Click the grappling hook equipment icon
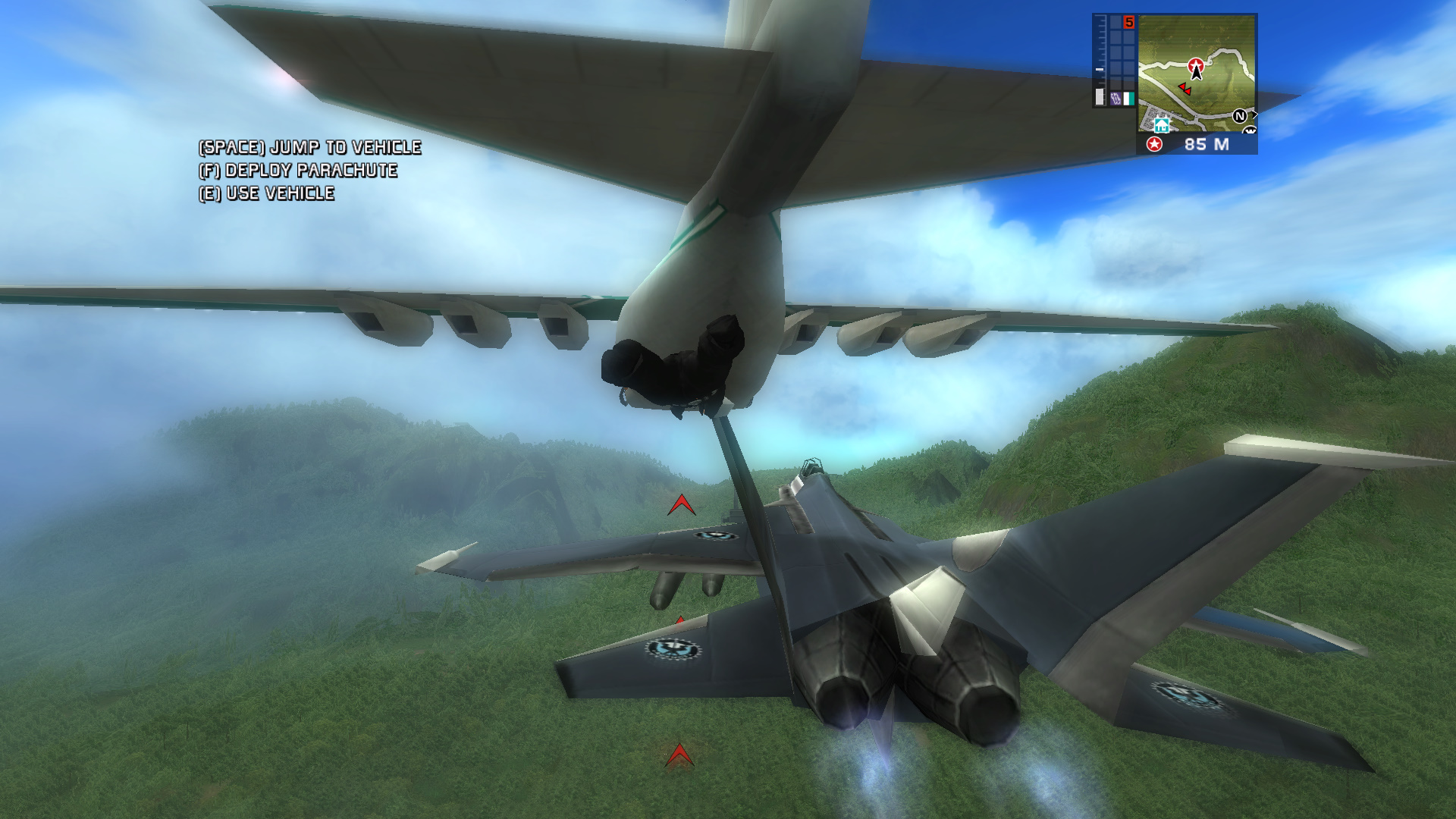The width and height of the screenshot is (1456, 819). click(x=1115, y=96)
